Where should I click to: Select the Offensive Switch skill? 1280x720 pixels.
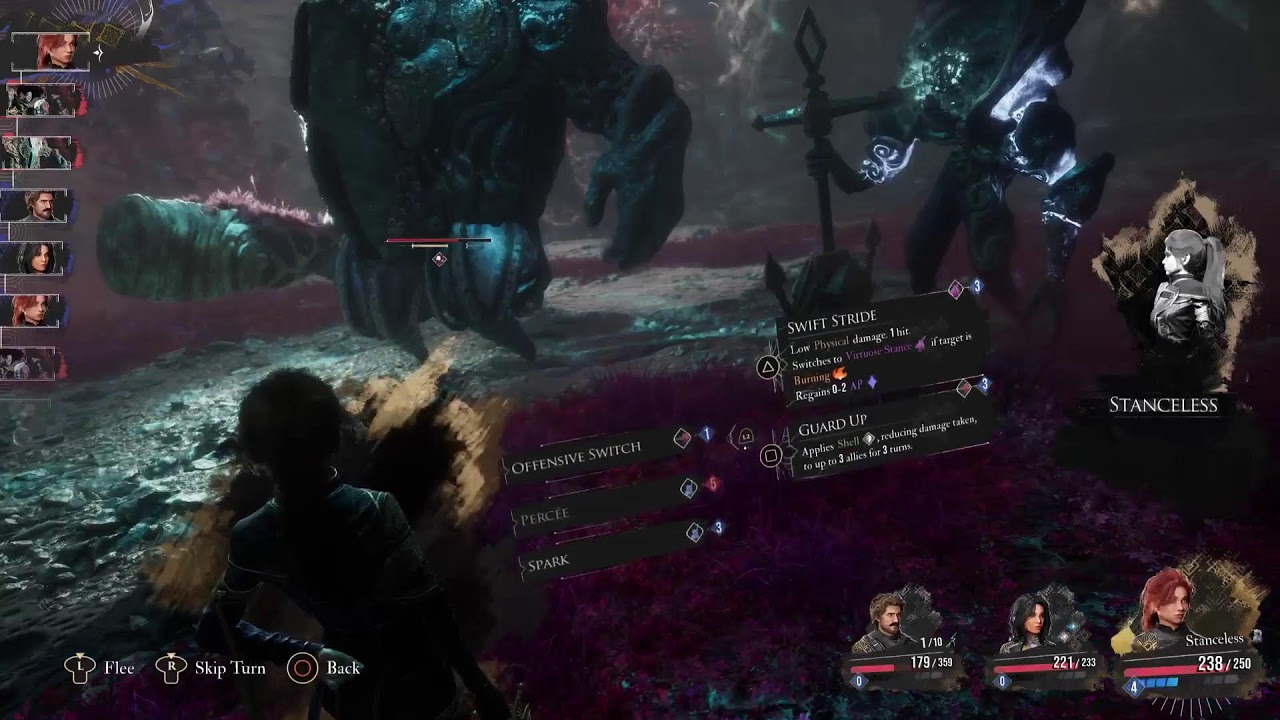click(x=576, y=450)
